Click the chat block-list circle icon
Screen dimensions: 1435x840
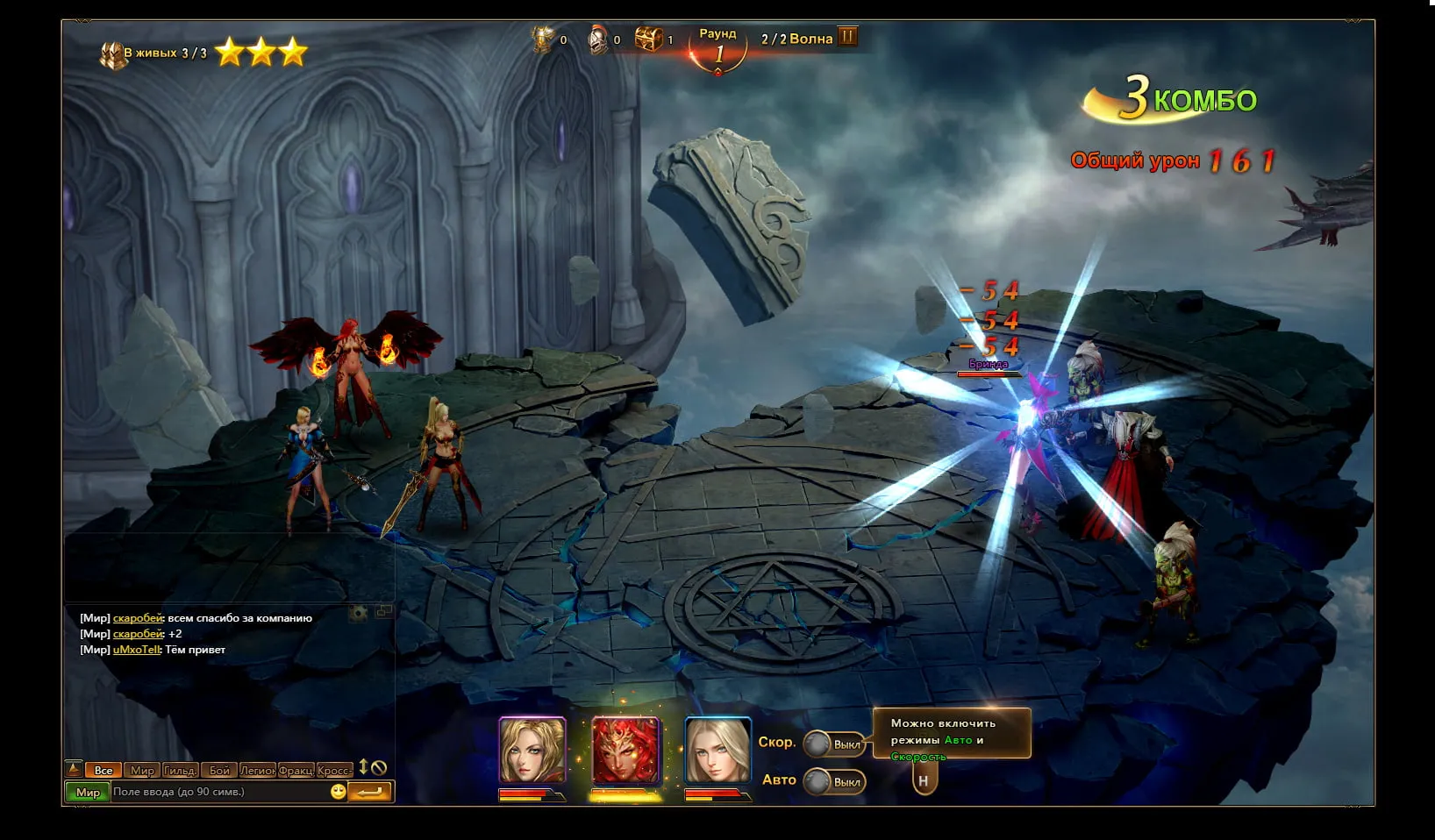[379, 768]
